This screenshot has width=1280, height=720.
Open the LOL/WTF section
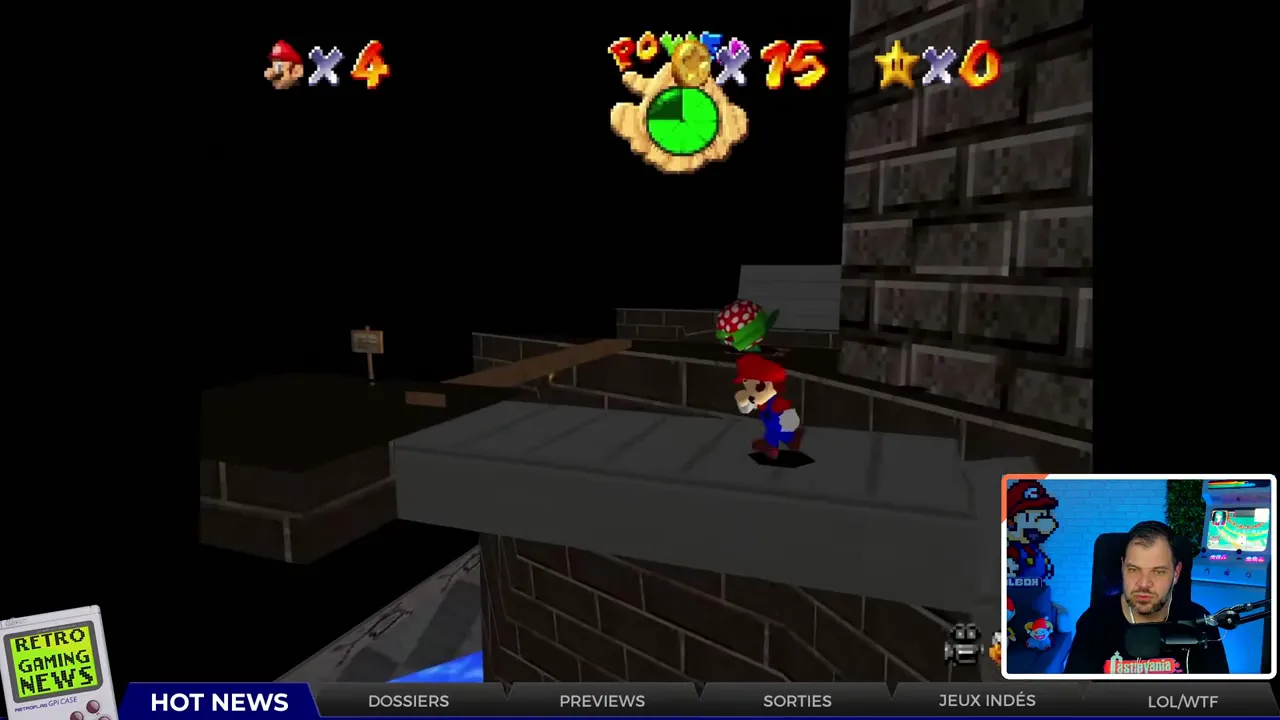[x=1183, y=701]
